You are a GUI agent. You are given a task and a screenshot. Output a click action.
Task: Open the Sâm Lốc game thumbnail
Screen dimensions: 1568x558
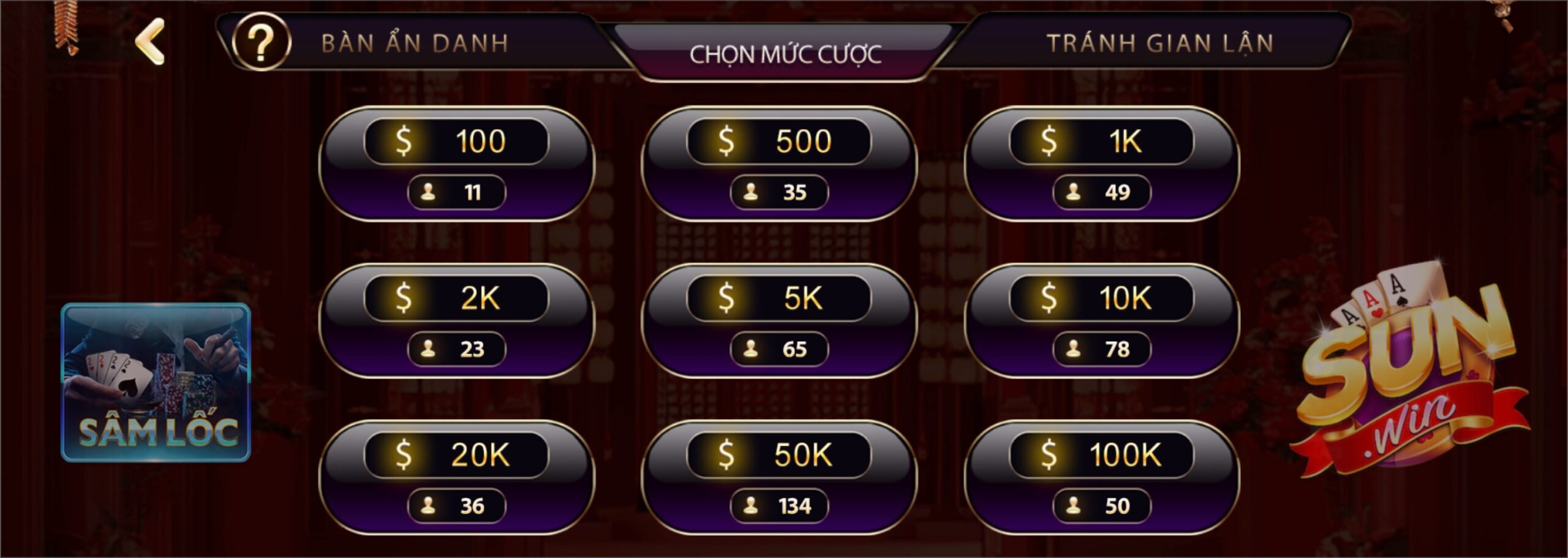[156, 382]
